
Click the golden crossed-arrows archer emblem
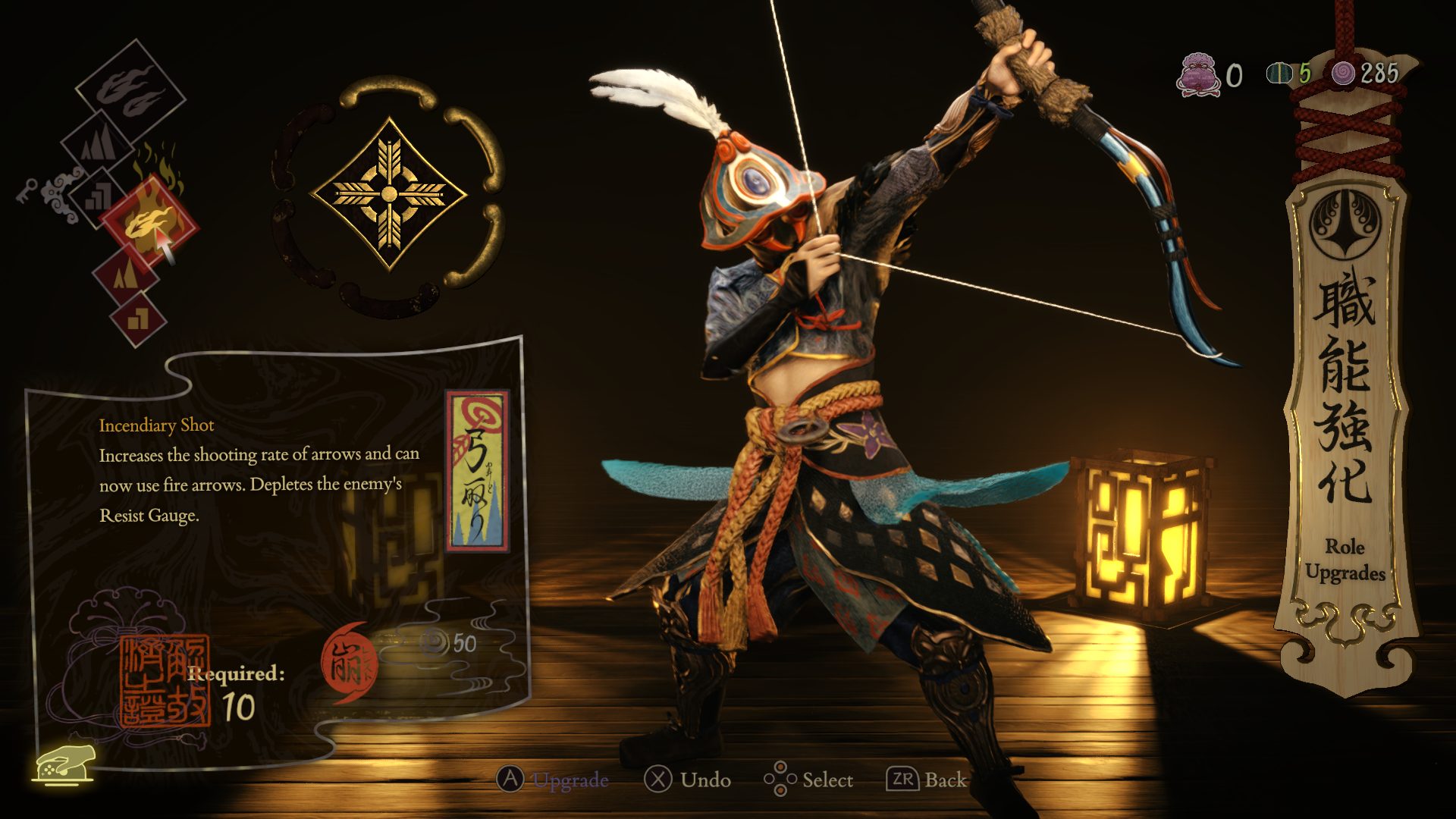(389, 194)
